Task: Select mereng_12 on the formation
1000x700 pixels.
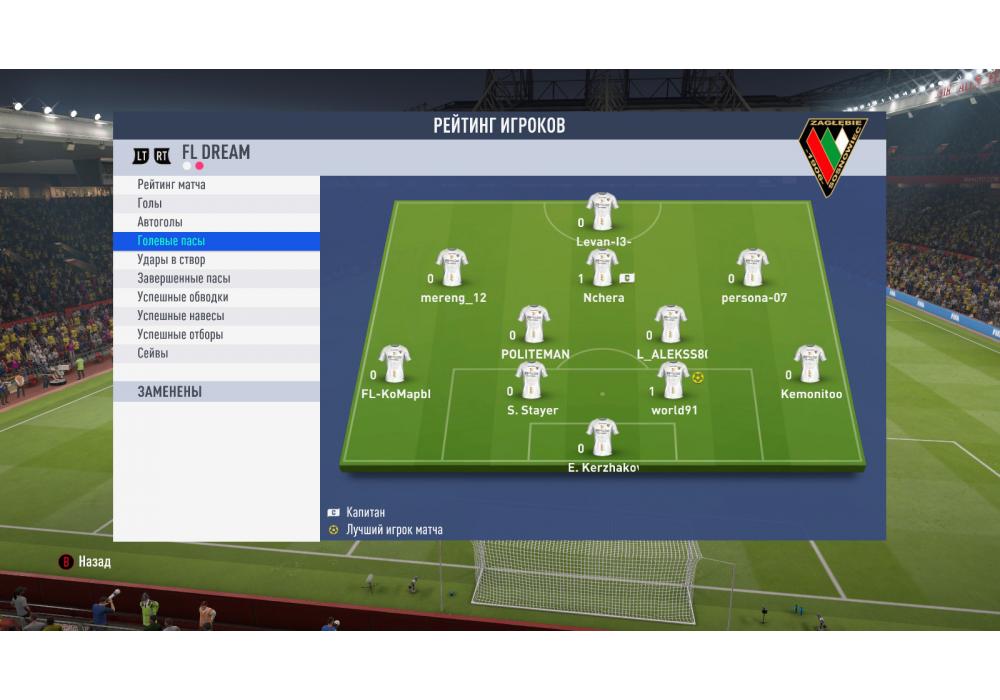Action: [452, 267]
